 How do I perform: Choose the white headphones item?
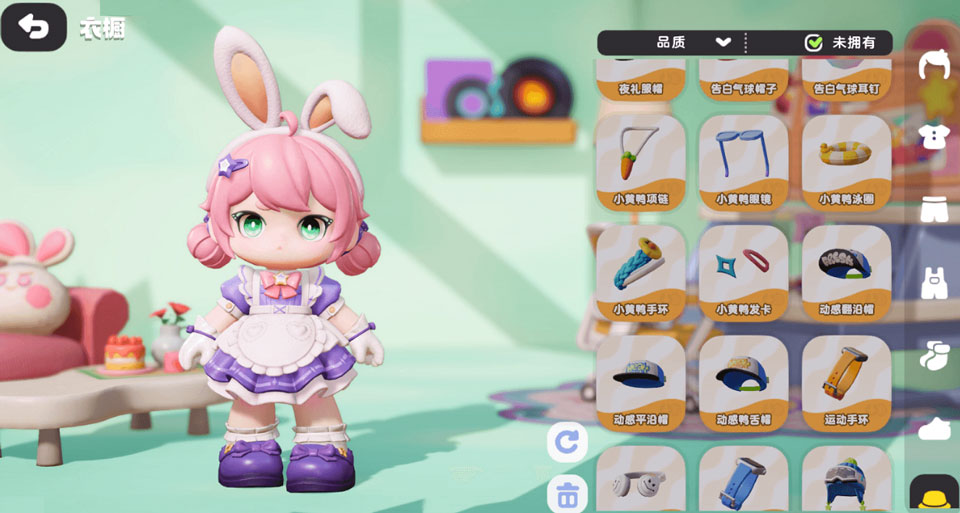pos(641,482)
